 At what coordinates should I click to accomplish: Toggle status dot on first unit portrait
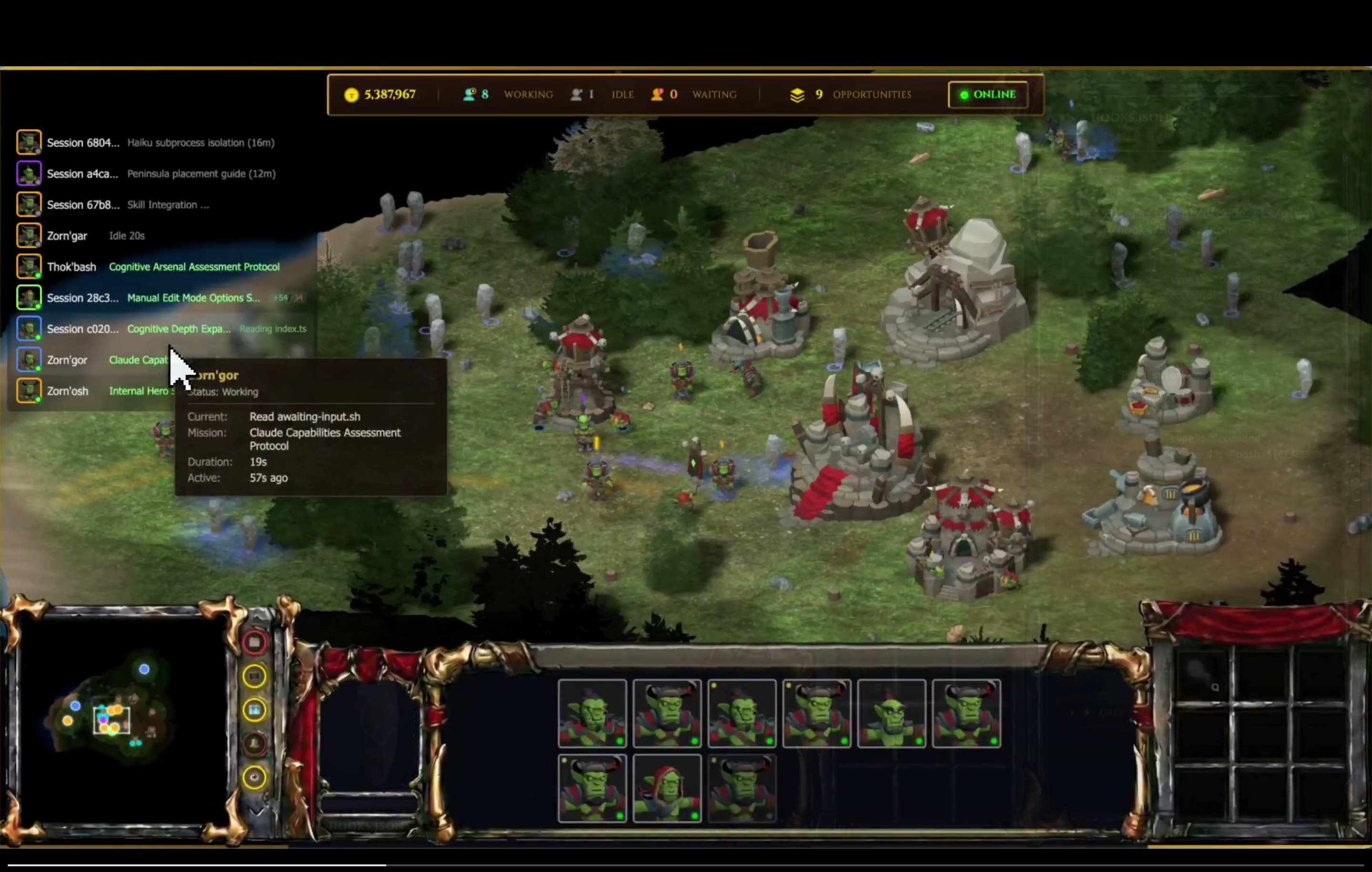(621, 741)
